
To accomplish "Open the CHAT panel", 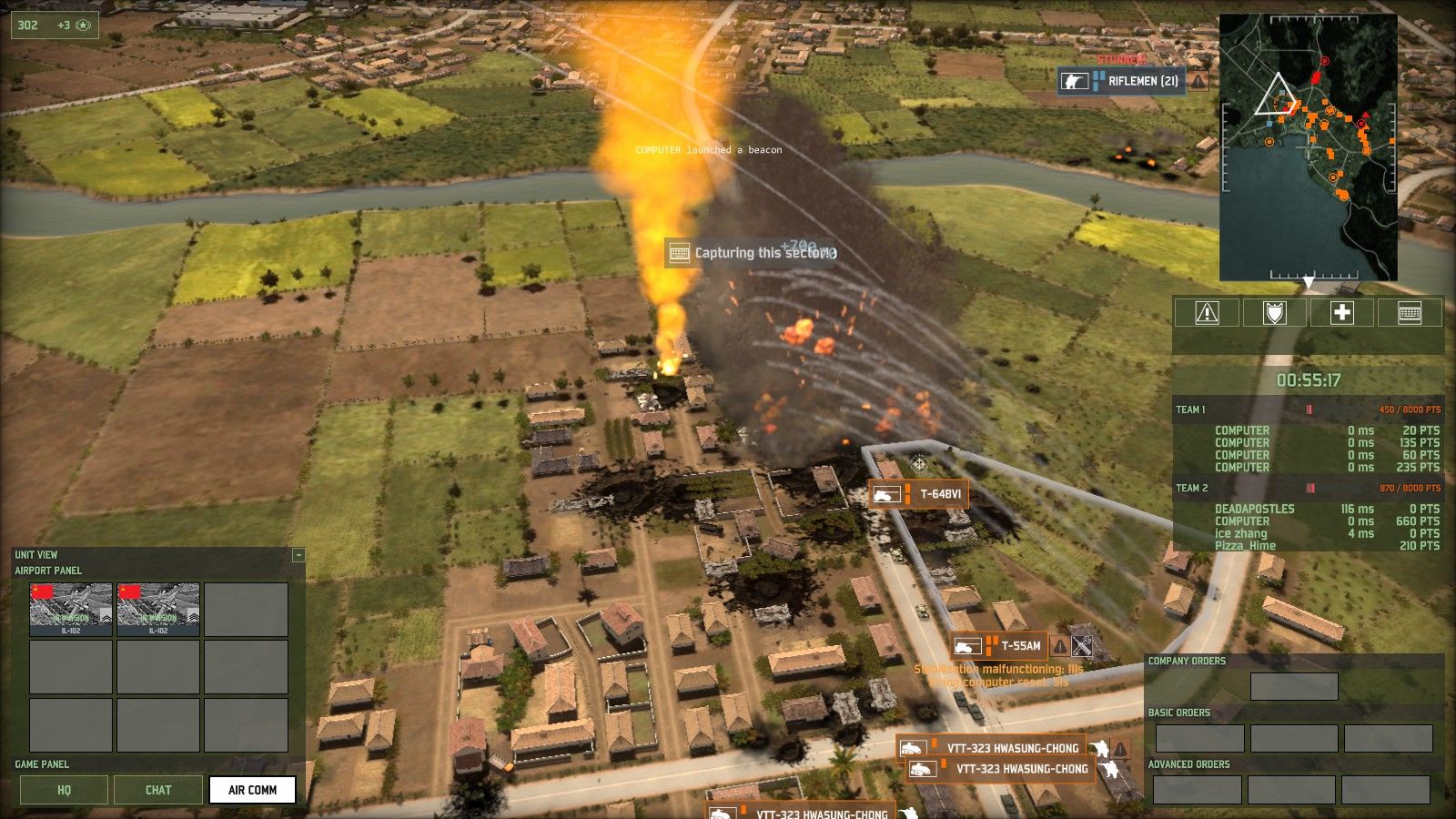I will (158, 790).
